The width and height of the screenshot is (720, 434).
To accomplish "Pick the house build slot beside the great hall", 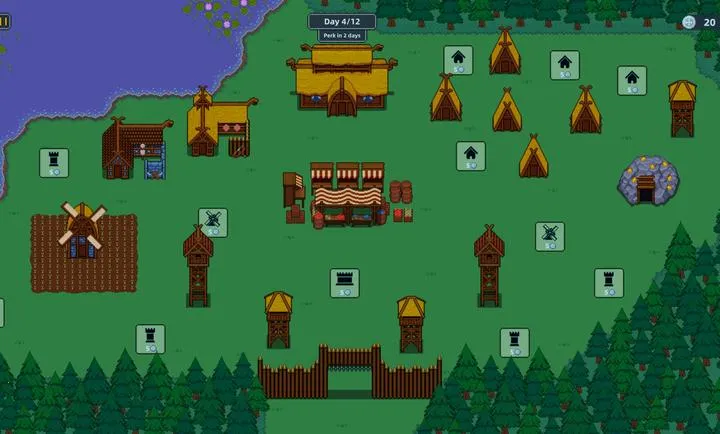I will click(x=458, y=60).
